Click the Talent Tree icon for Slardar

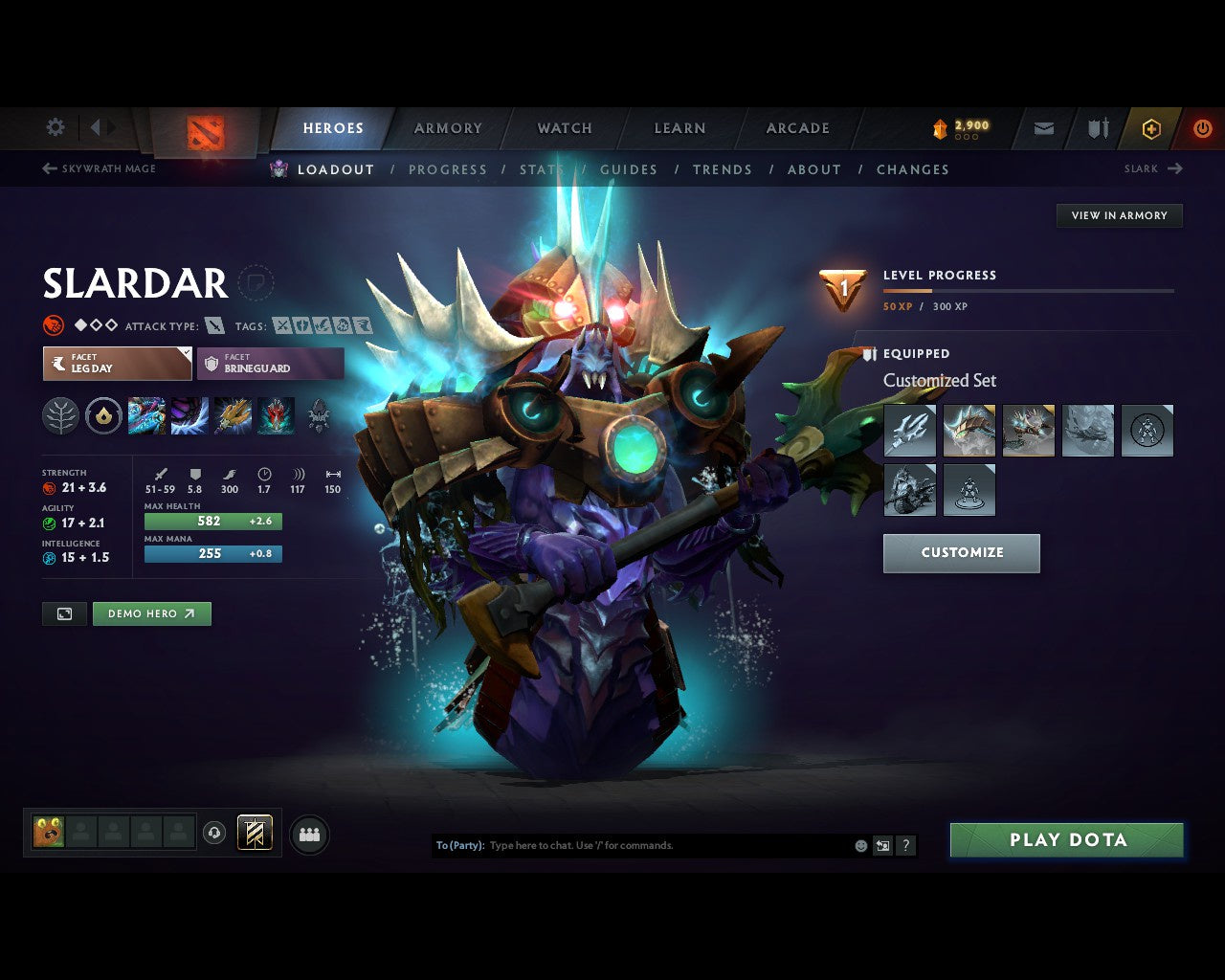59,415
